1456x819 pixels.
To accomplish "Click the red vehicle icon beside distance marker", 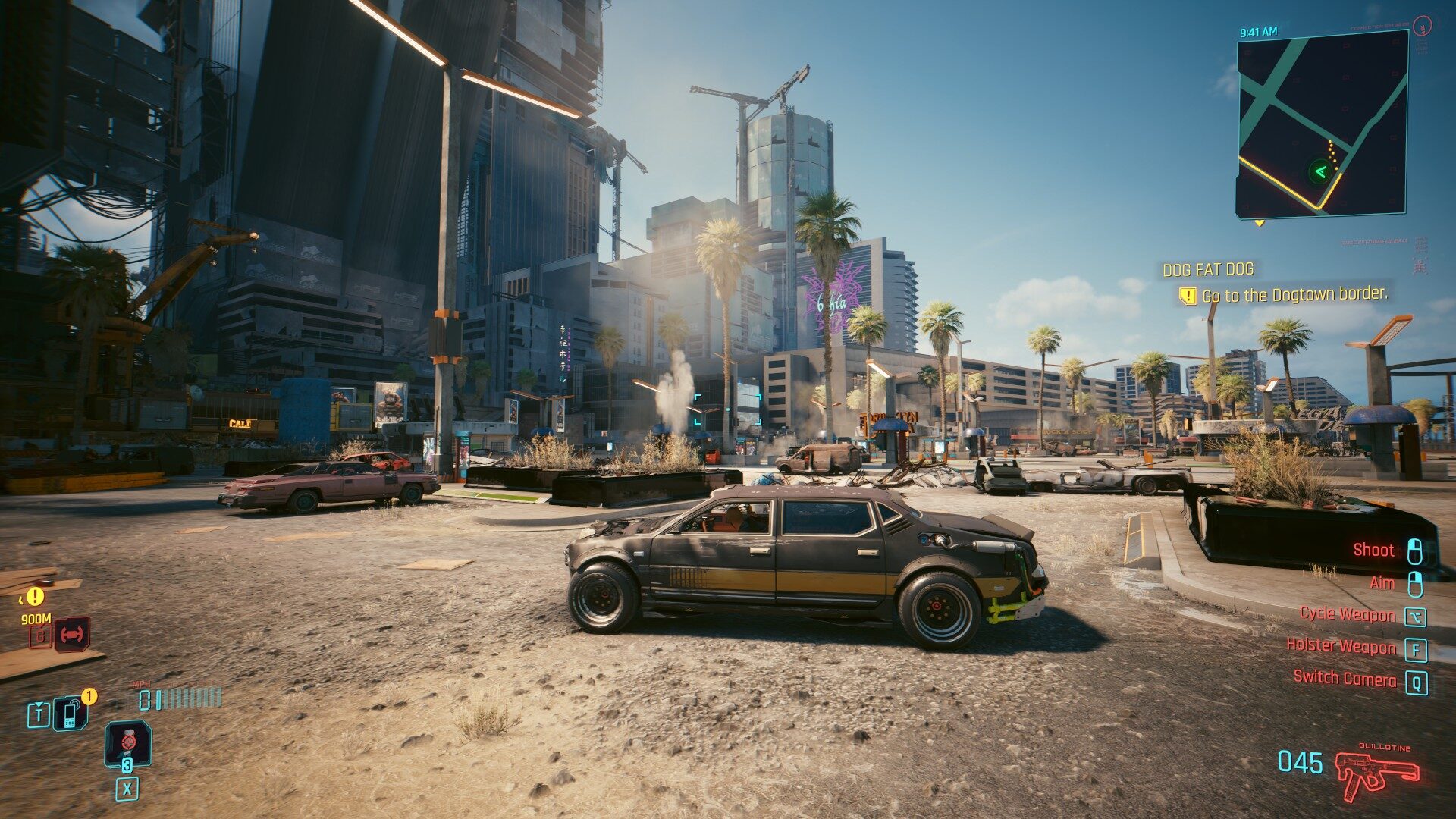I will 73,634.
